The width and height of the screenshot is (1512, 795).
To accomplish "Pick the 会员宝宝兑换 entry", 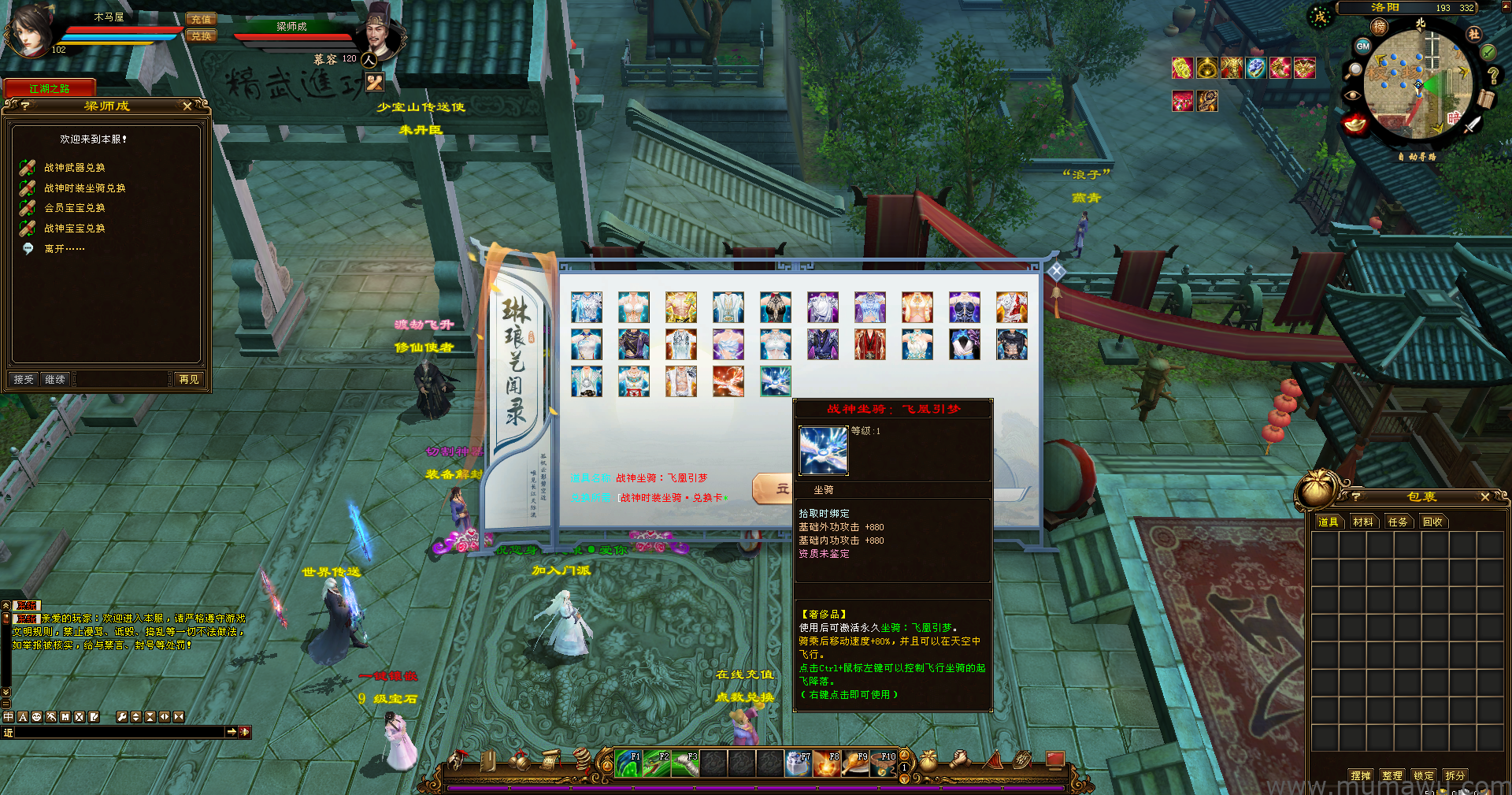I will [74, 208].
